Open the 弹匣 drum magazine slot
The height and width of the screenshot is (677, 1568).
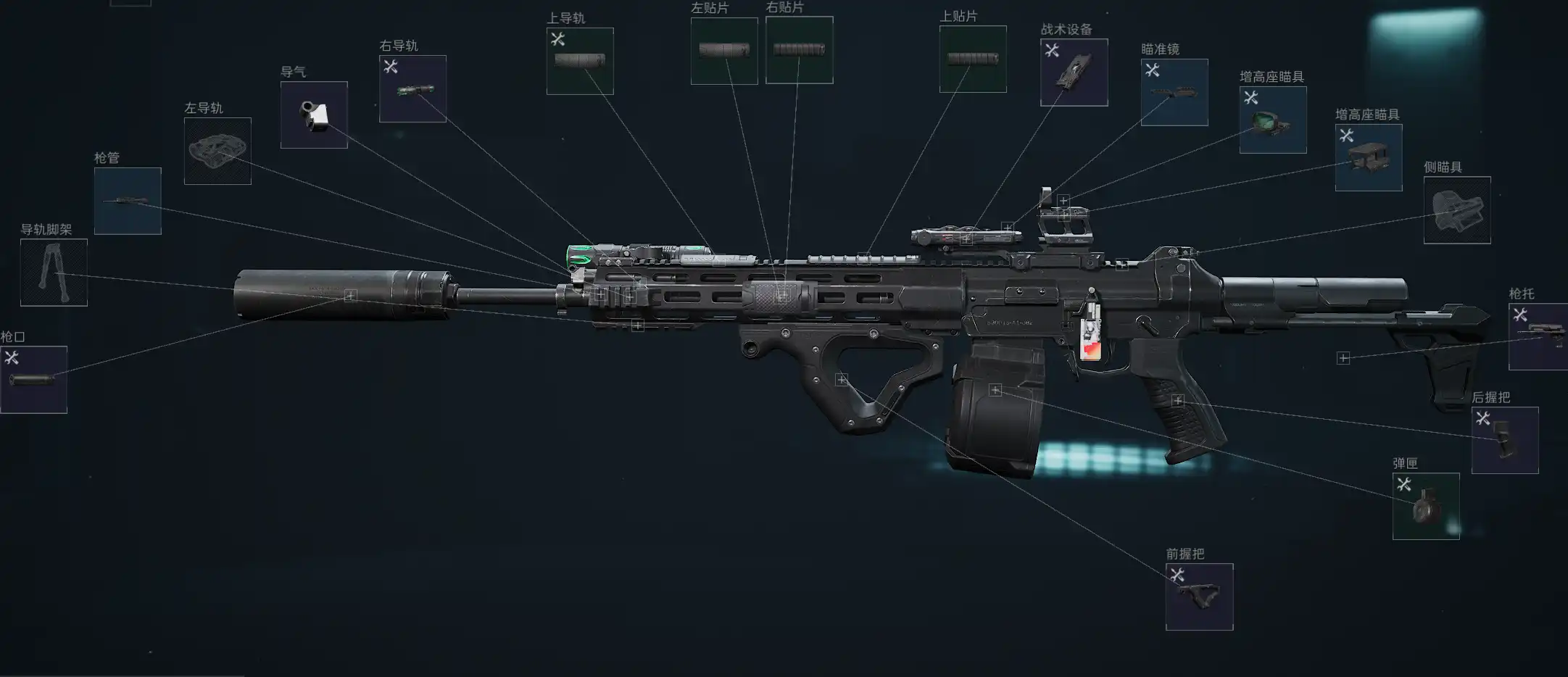[1426, 506]
